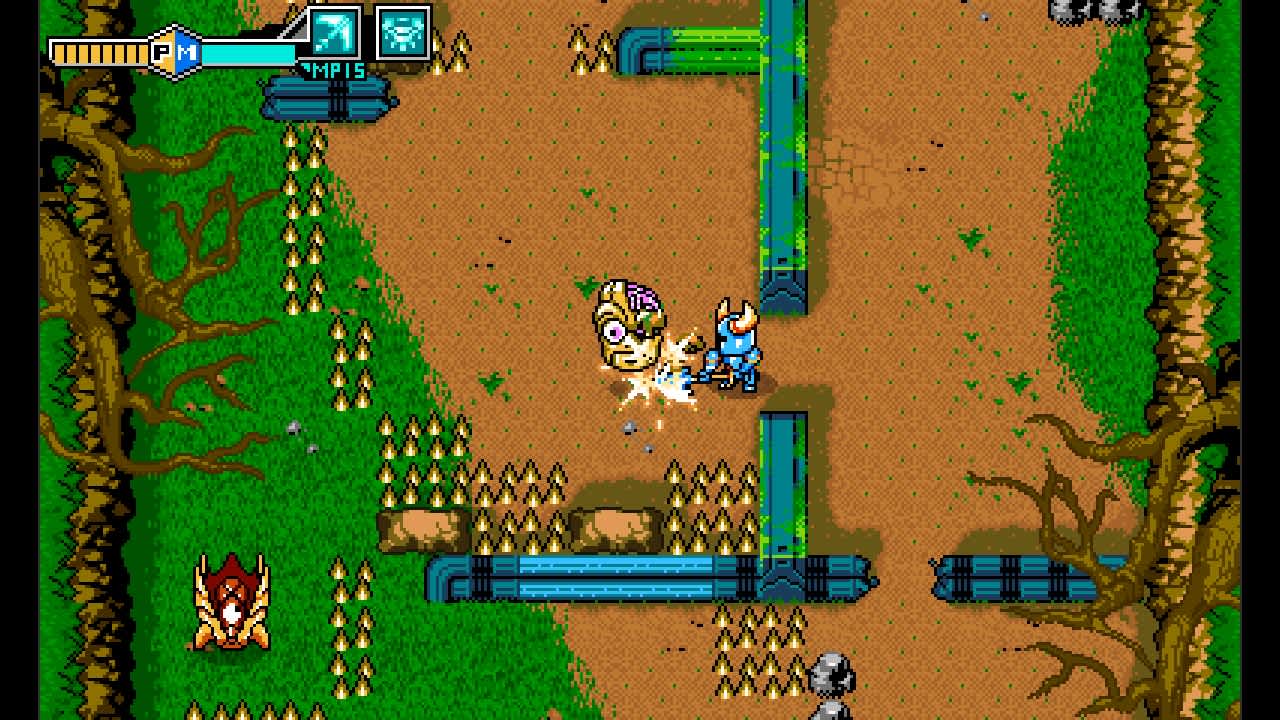Click the MP15 weapon label

[333, 69]
